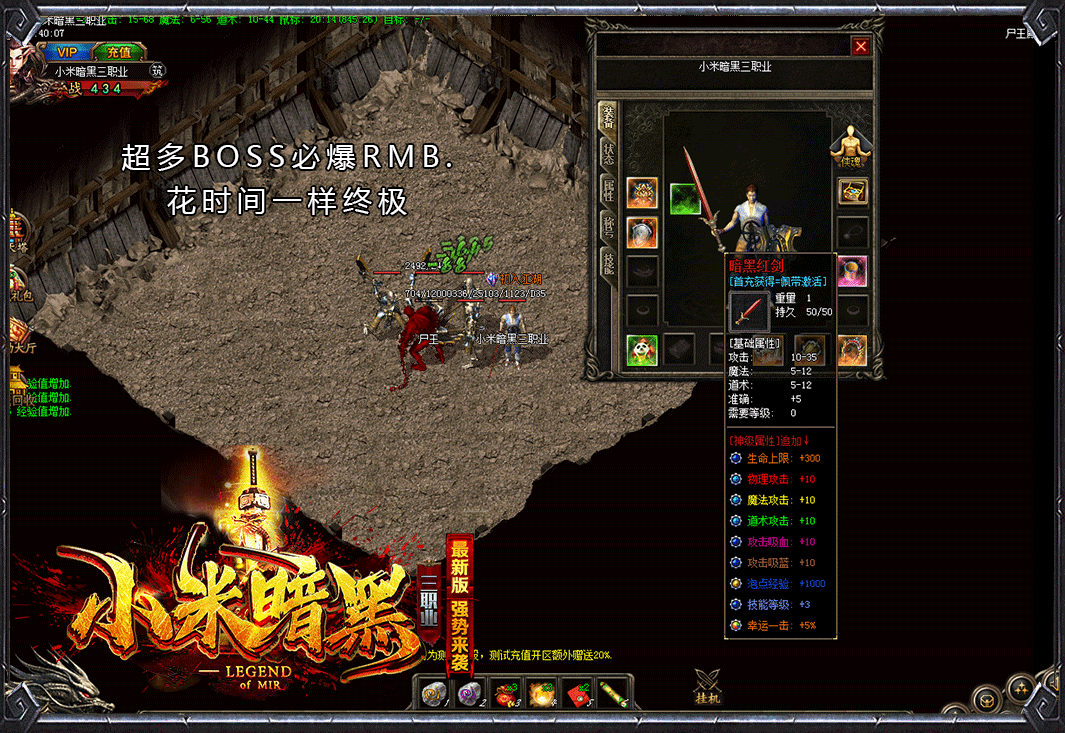Screen dimensions: 1065x733
Task: Switch to the 状态 tab
Action: point(608,154)
